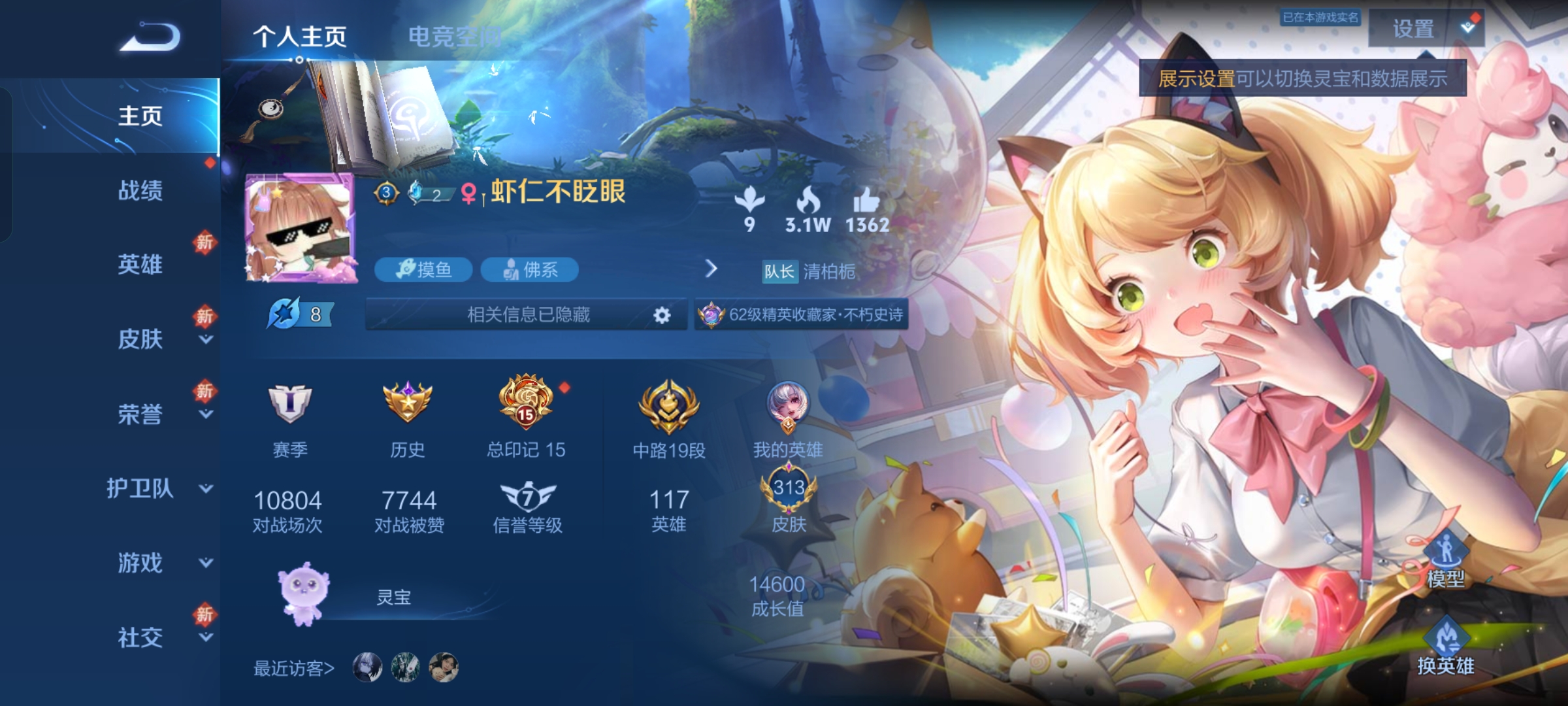The width and height of the screenshot is (1568, 706).
Task: Open the gear icon beside 相关信息已隐藏
Action: pyautogui.click(x=662, y=315)
